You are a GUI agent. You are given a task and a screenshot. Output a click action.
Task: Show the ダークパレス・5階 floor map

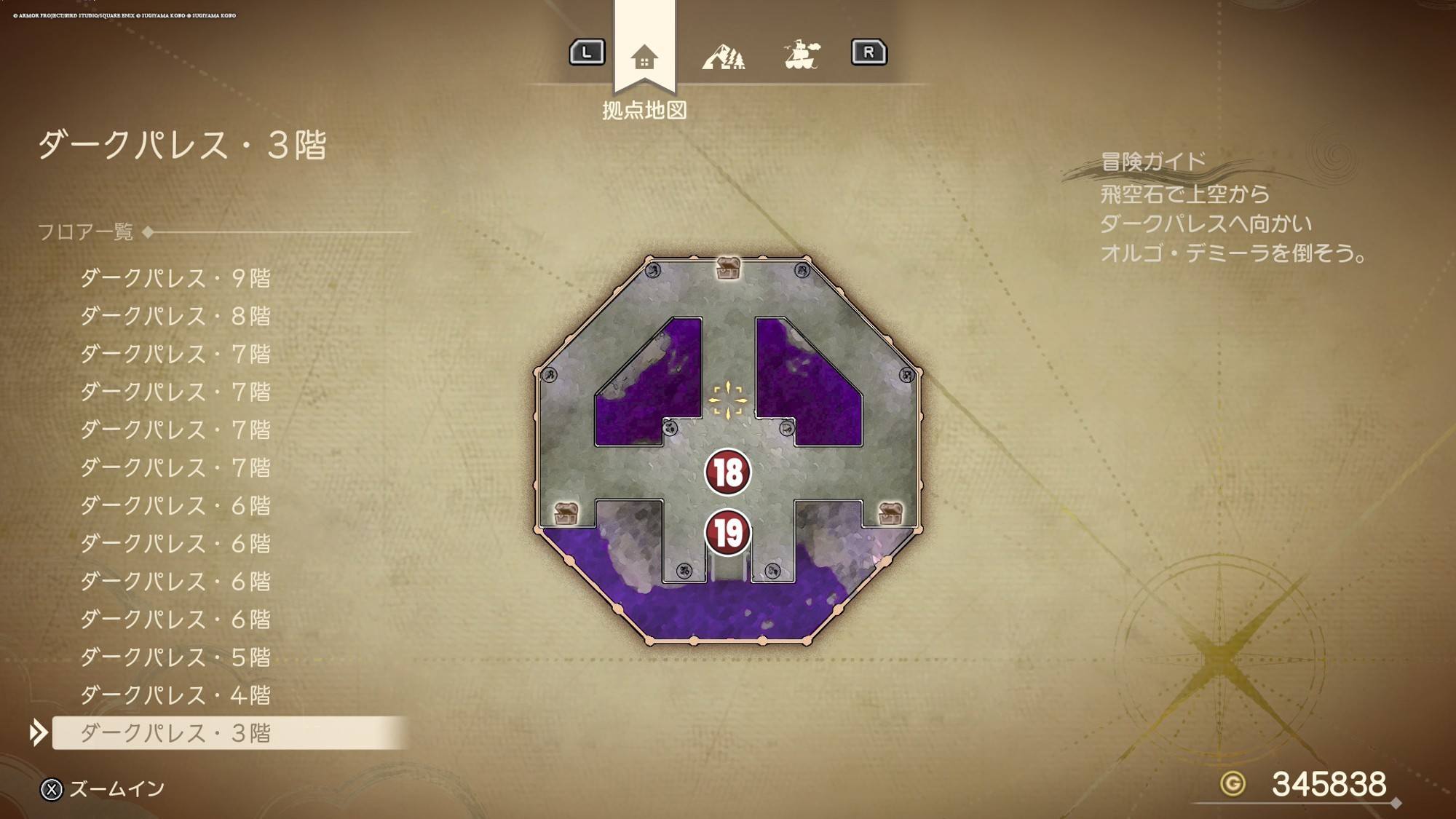tap(175, 657)
